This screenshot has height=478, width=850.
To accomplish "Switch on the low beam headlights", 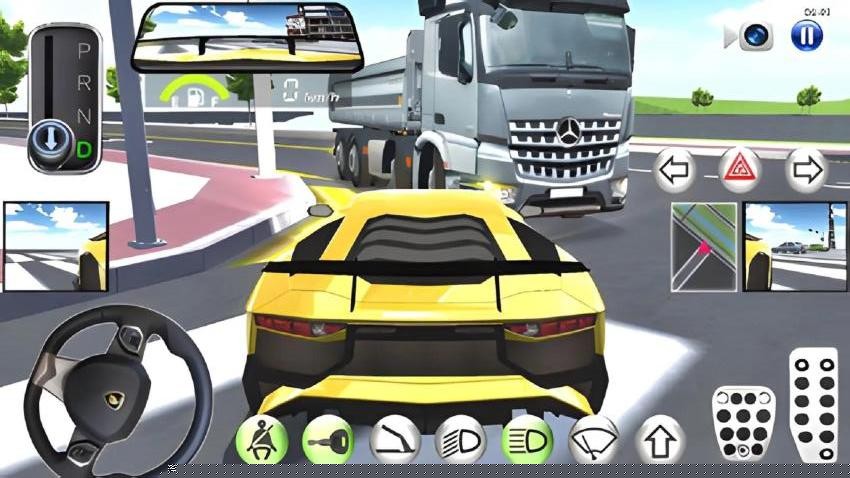I will point(460,439).
